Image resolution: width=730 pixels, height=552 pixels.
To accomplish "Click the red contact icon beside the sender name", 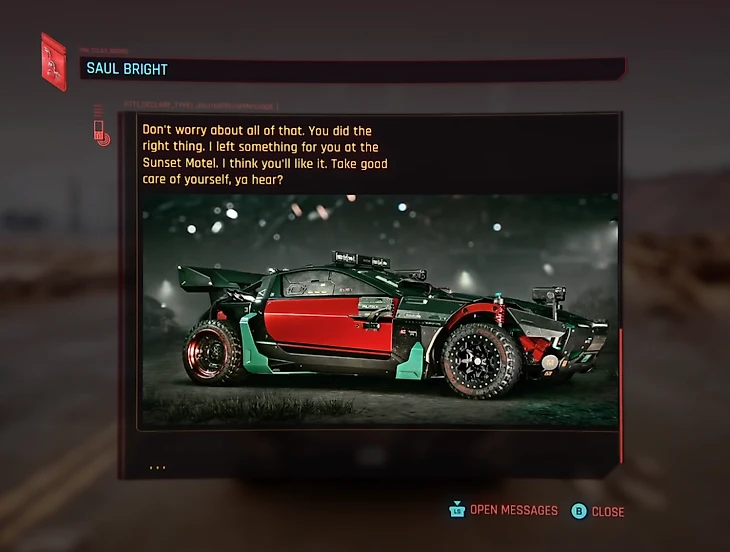I will click(x=54, y=62).
